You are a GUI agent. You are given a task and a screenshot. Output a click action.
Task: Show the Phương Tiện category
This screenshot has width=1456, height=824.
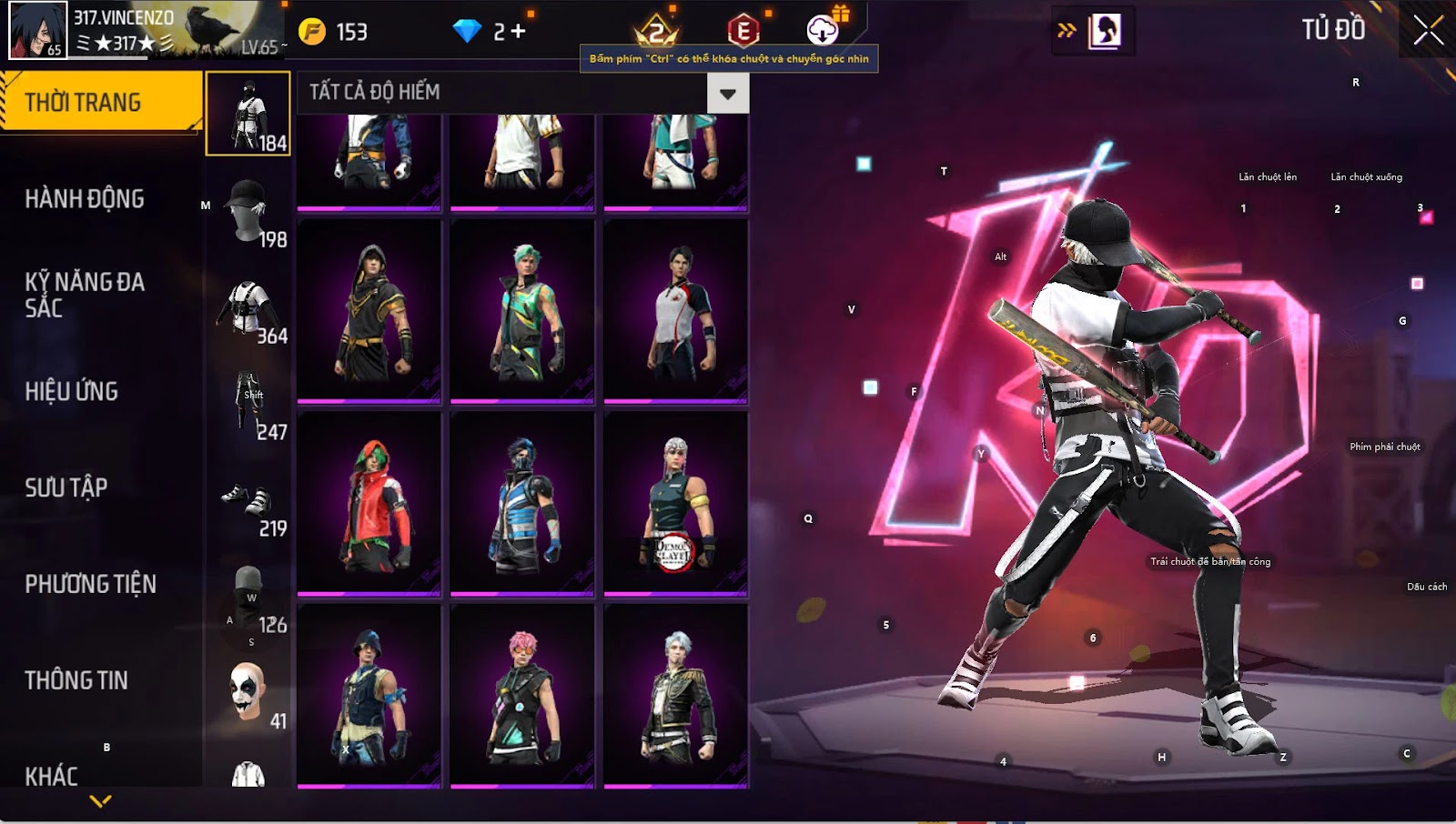(x=90, y=584)
